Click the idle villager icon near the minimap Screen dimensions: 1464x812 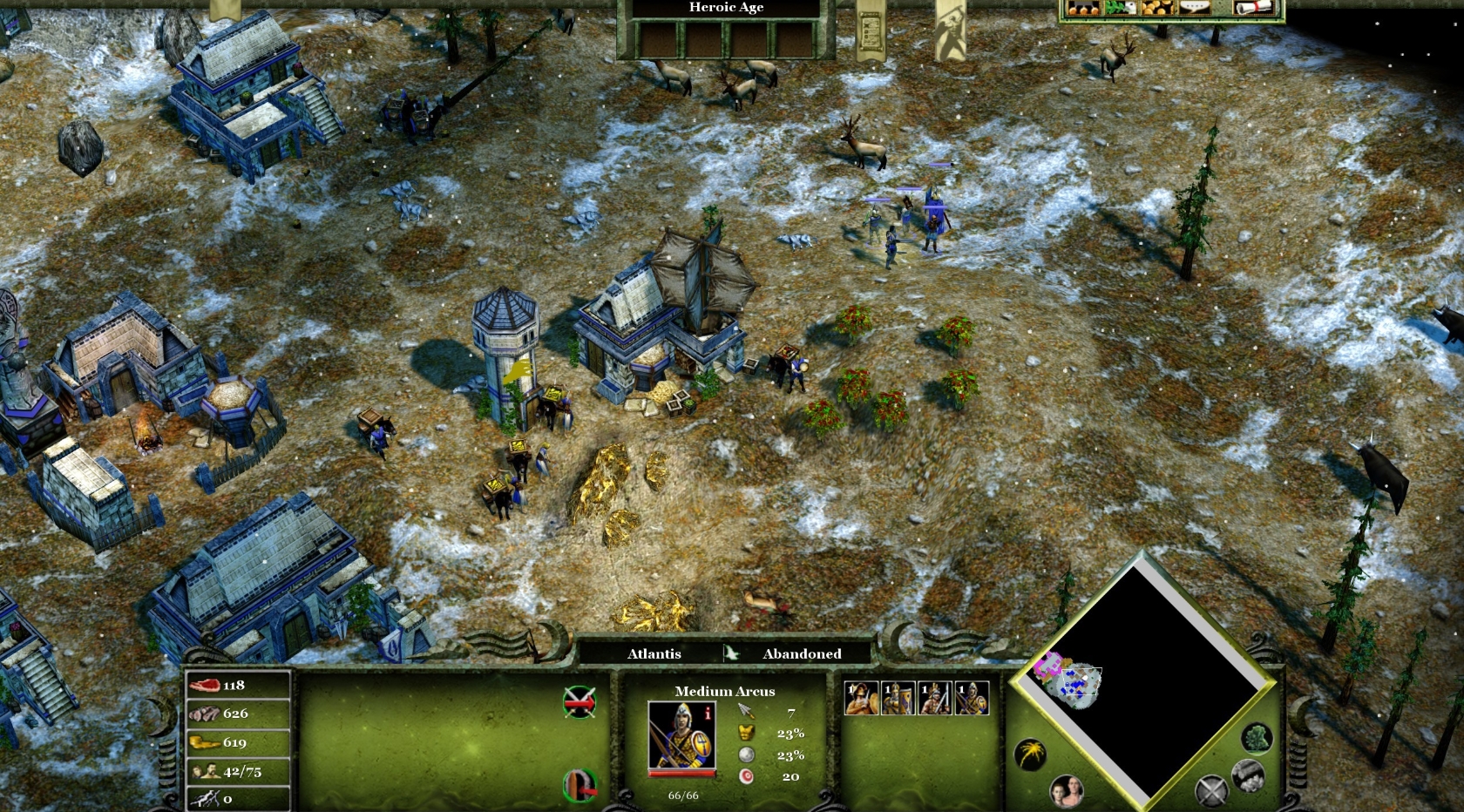1067,791
